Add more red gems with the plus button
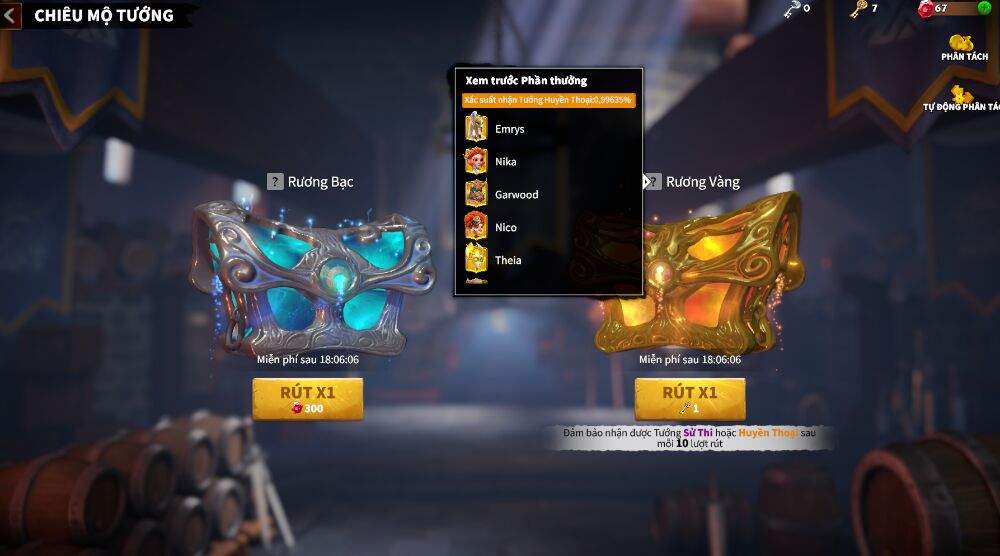The image size is (1000, 556). [984, 9]
